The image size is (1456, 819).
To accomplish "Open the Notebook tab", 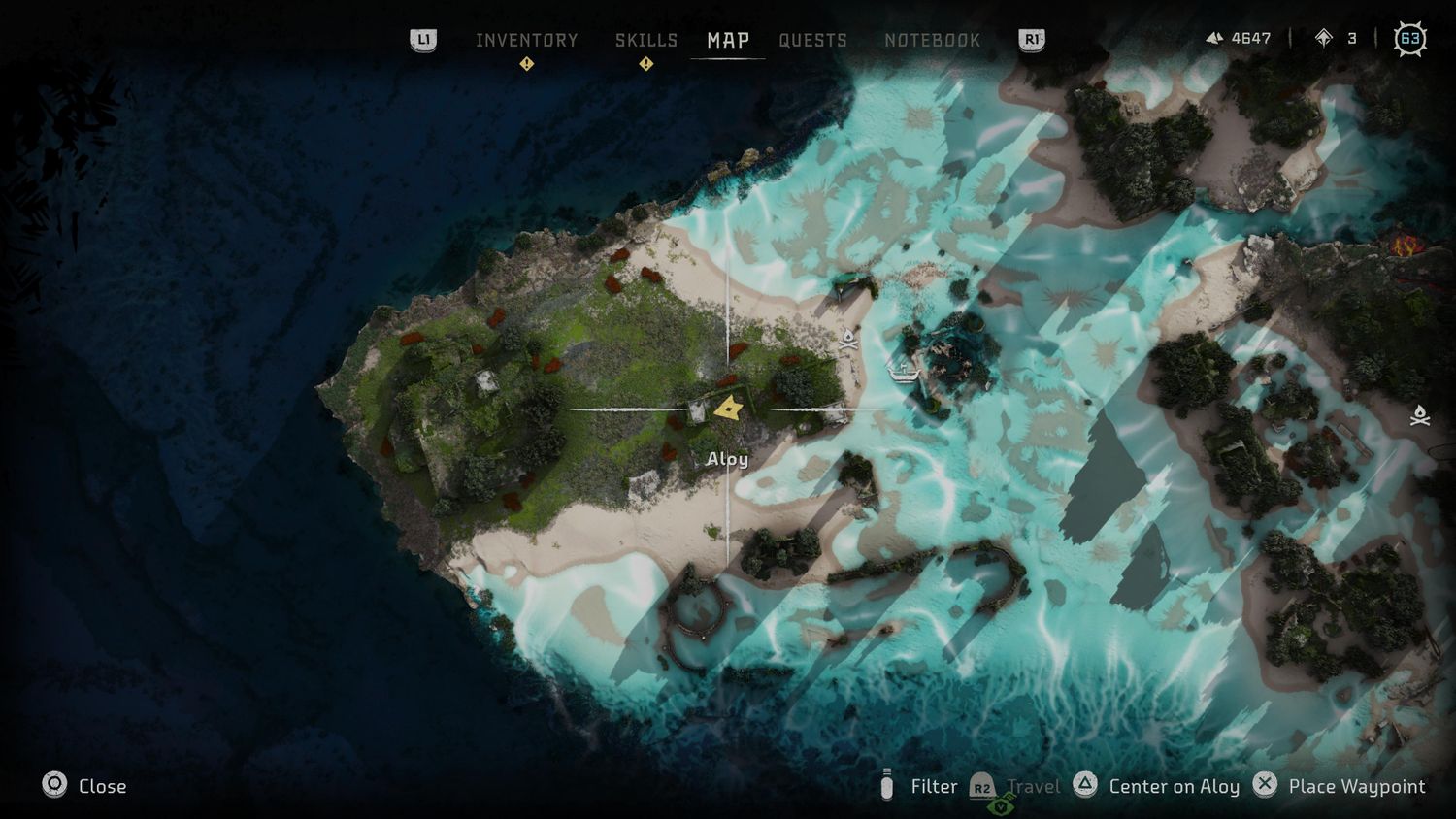I will click(x=932, y=40).
